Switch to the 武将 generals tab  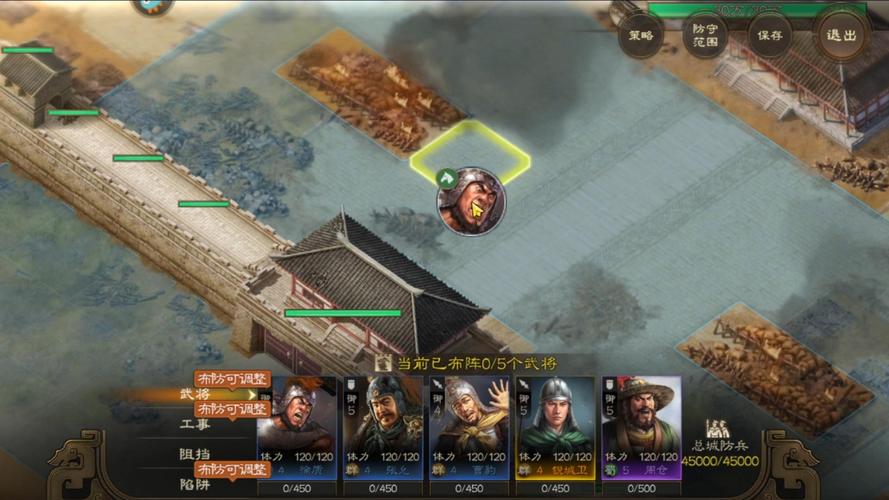point(195,395)
